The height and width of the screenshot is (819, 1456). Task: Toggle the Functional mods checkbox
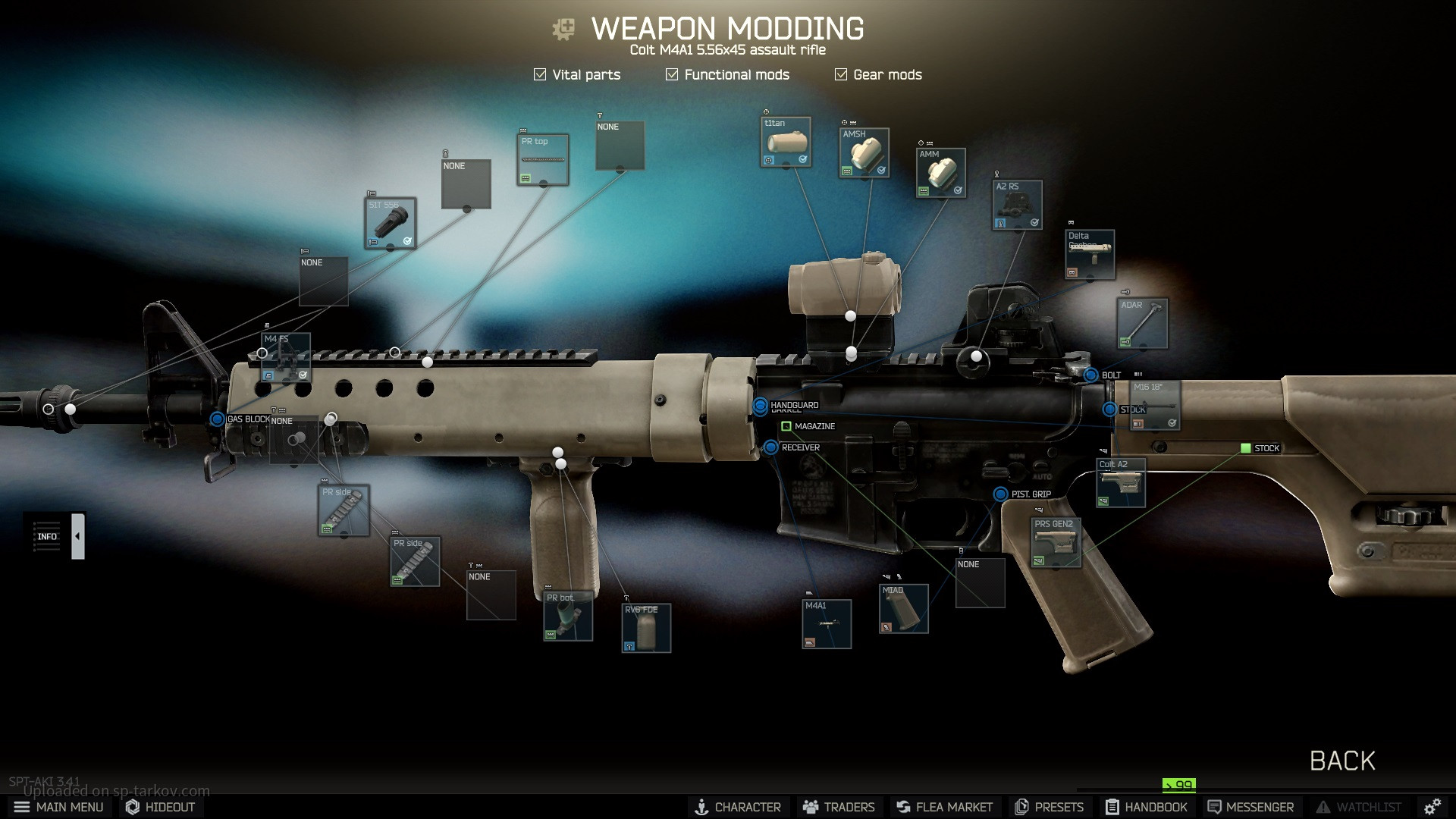click(672, 74)
